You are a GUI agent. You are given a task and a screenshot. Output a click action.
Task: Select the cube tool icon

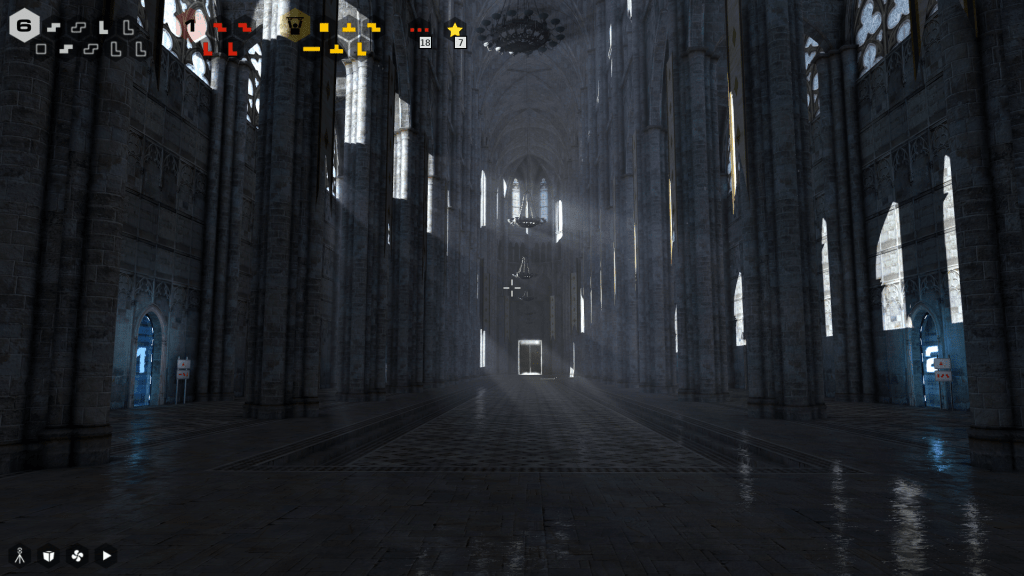click(48, 555)
